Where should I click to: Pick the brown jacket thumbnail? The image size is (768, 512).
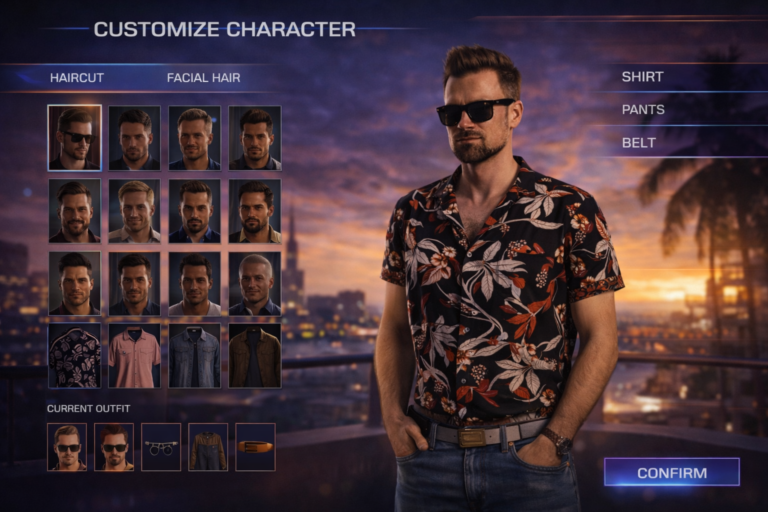[254, 355]
